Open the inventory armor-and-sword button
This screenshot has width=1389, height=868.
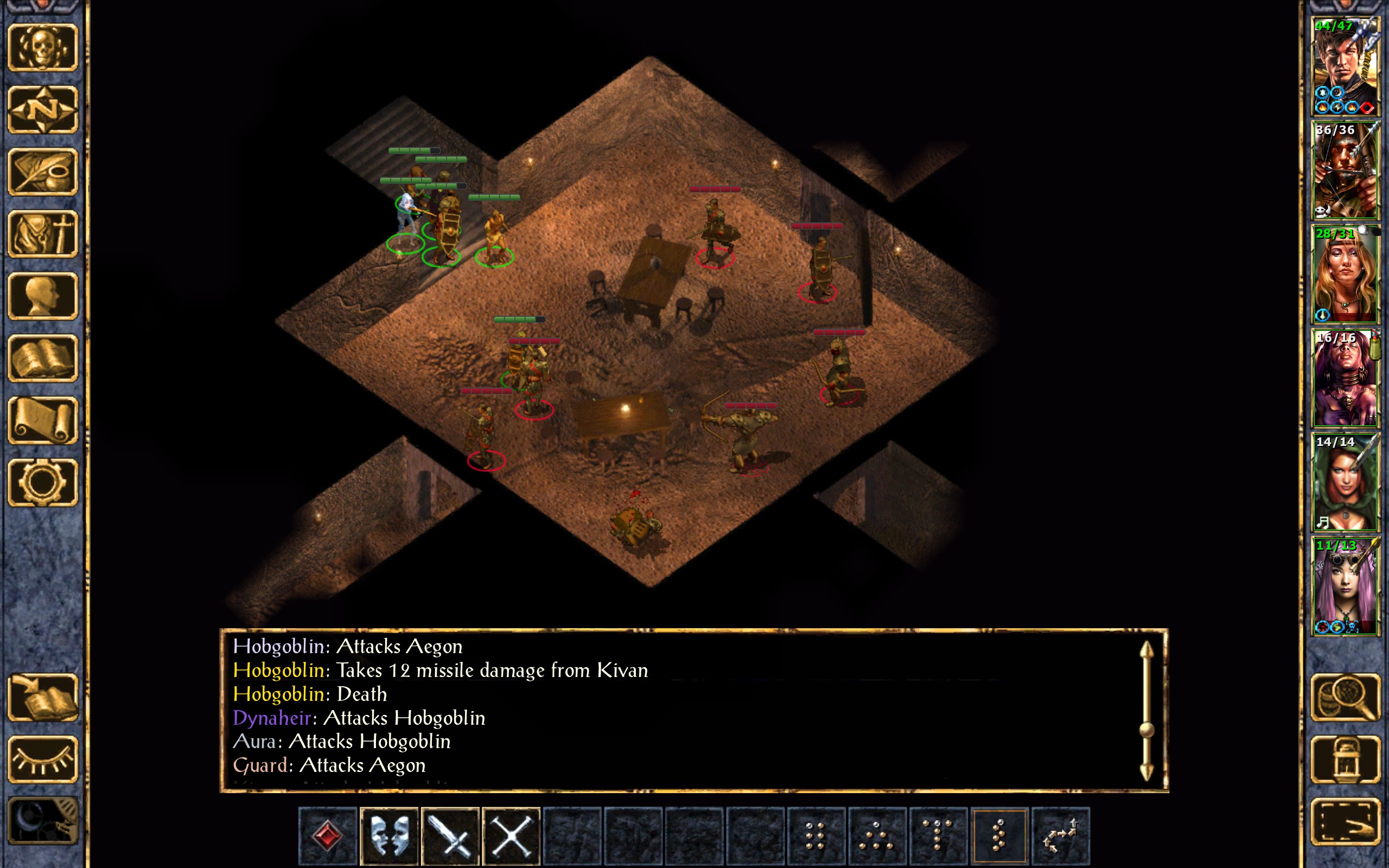click(43, 234)
